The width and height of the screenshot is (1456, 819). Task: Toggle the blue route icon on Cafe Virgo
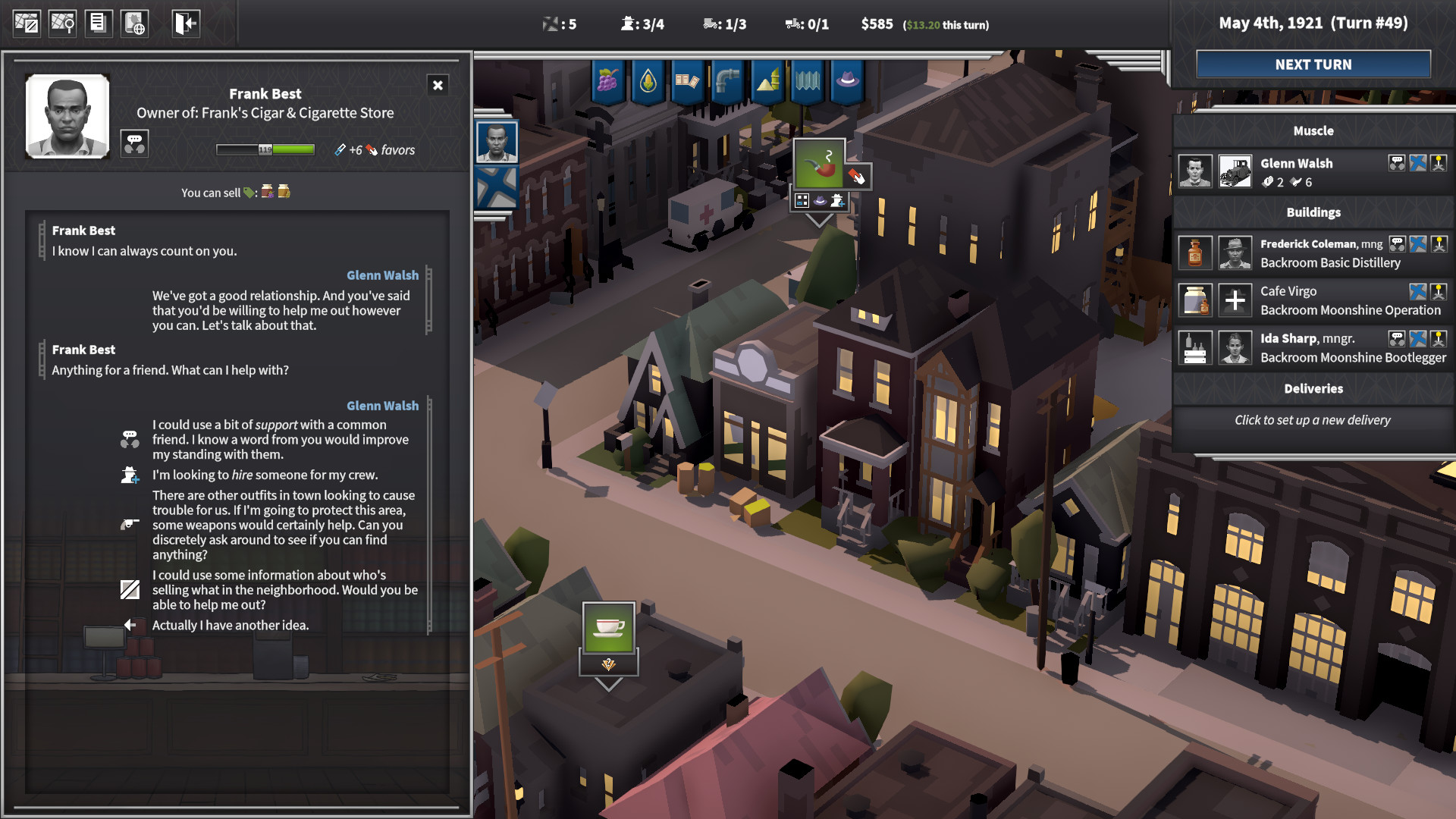1417,291
